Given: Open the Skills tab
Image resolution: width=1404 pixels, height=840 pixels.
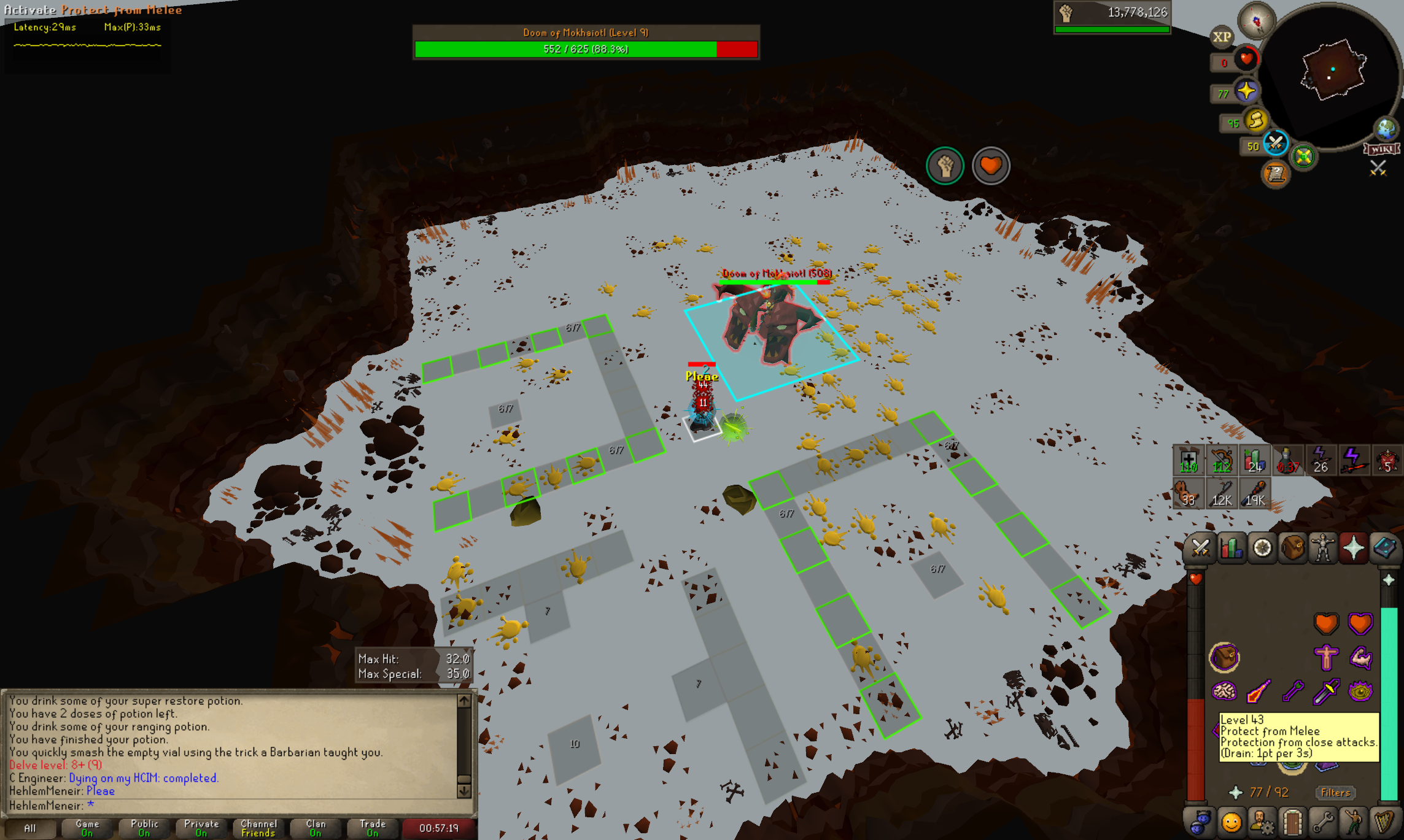Looking at the screenshot, I should [x=1231, y=548].
